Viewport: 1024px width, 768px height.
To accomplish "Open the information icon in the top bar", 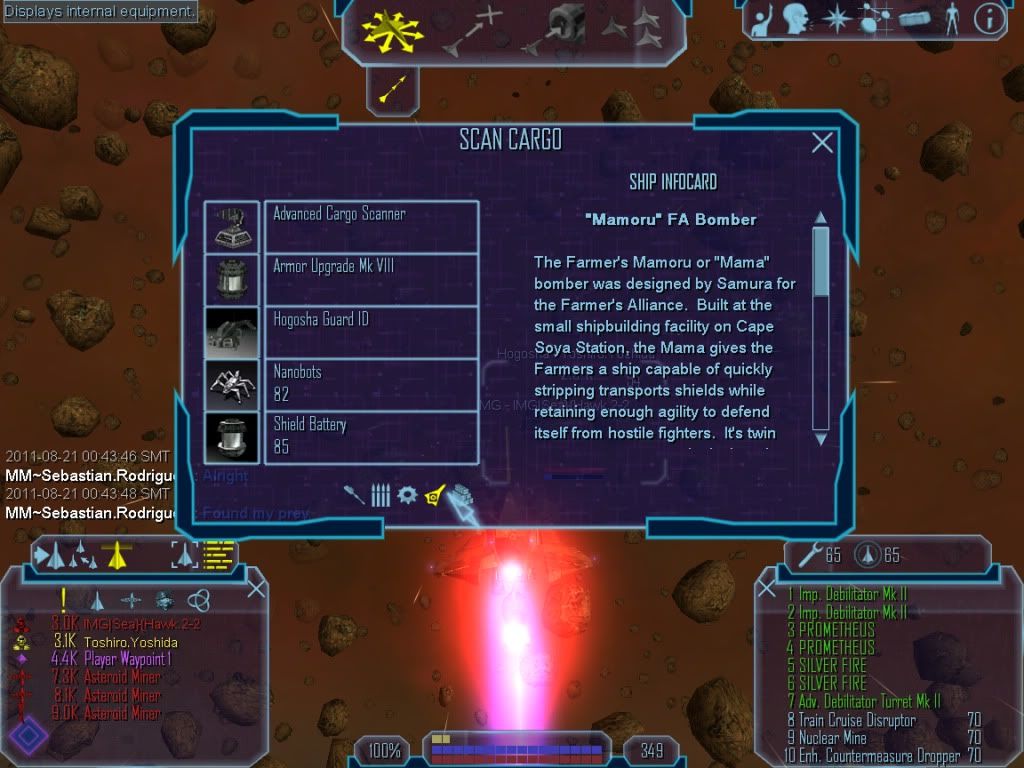I will [989, 19].
